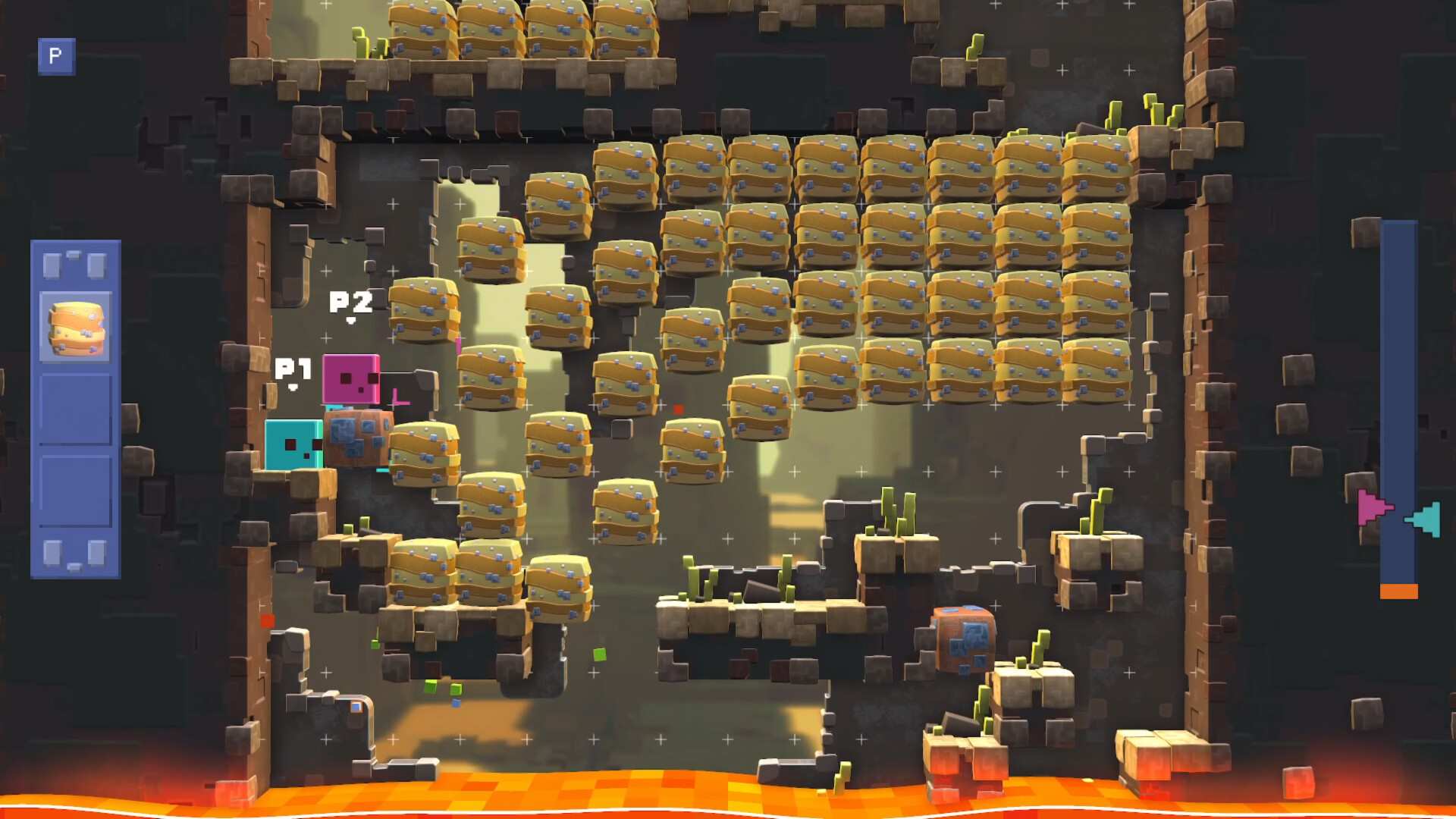This screenshot has width=1456, height=819.
Task: Open the pause menu via the P icon
Action: pos(57,57)
